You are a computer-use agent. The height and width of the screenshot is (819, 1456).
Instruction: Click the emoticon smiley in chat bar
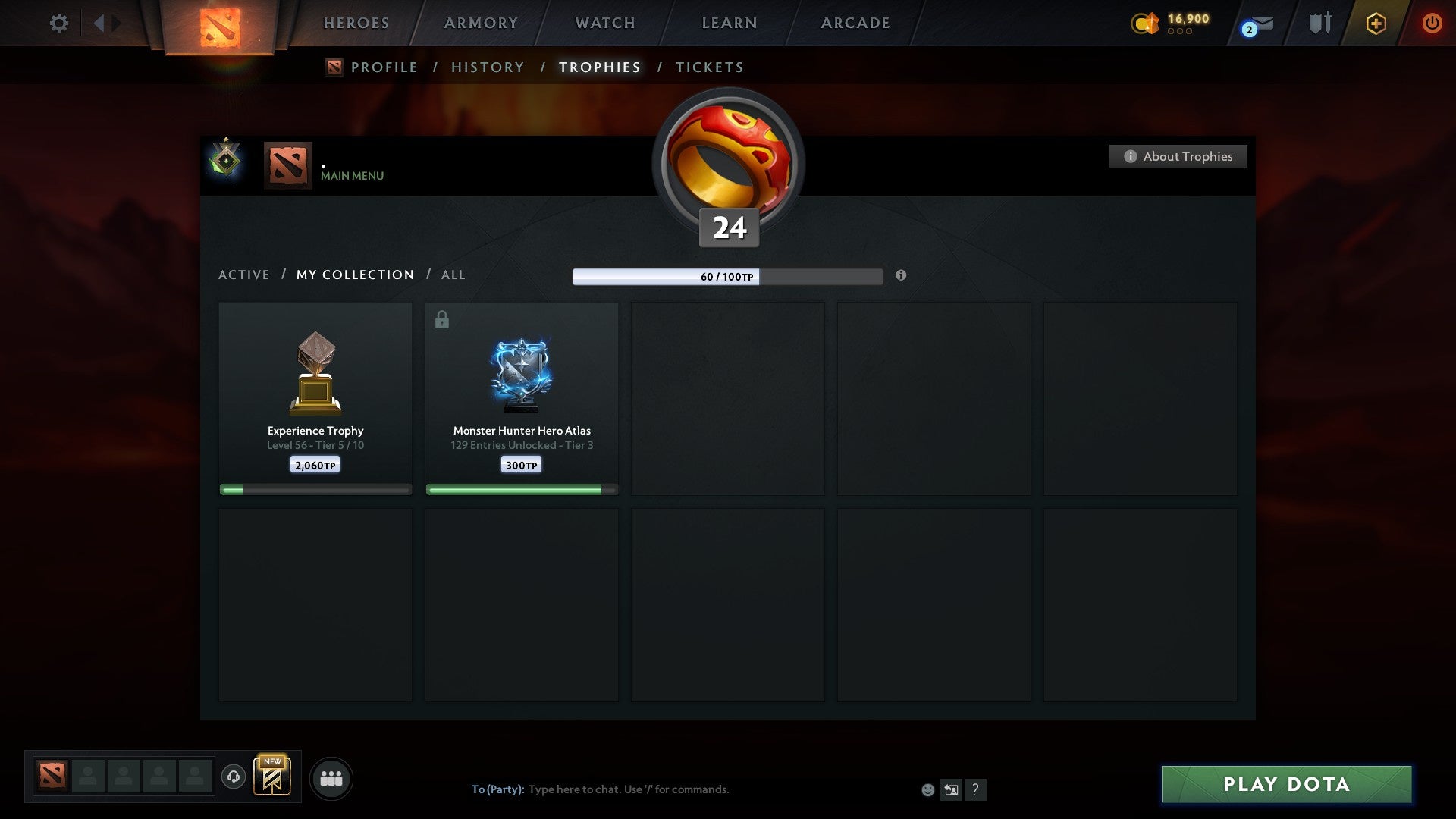click(928, 789)
